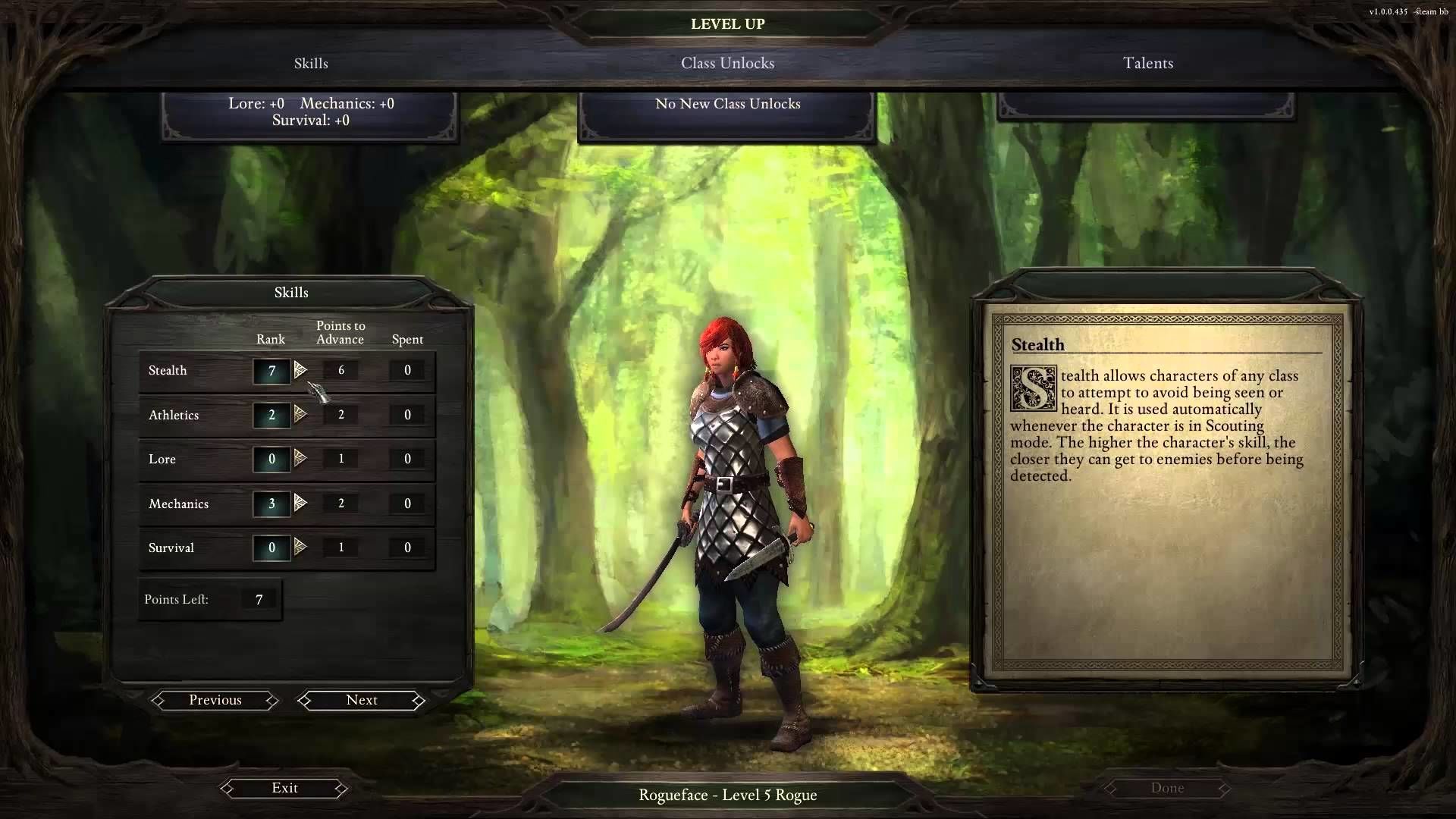Switch to the Skills header section

311,64
